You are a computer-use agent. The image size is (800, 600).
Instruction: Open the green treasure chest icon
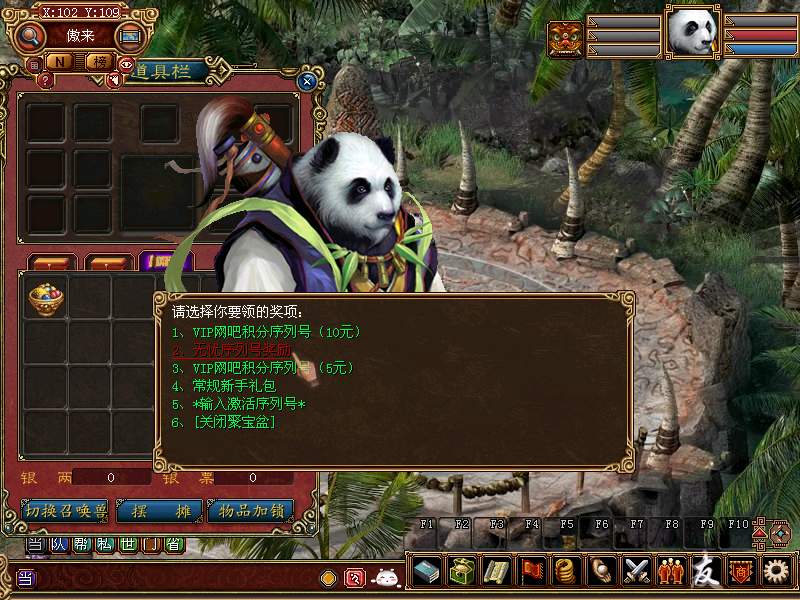click(x=462, y=571)
